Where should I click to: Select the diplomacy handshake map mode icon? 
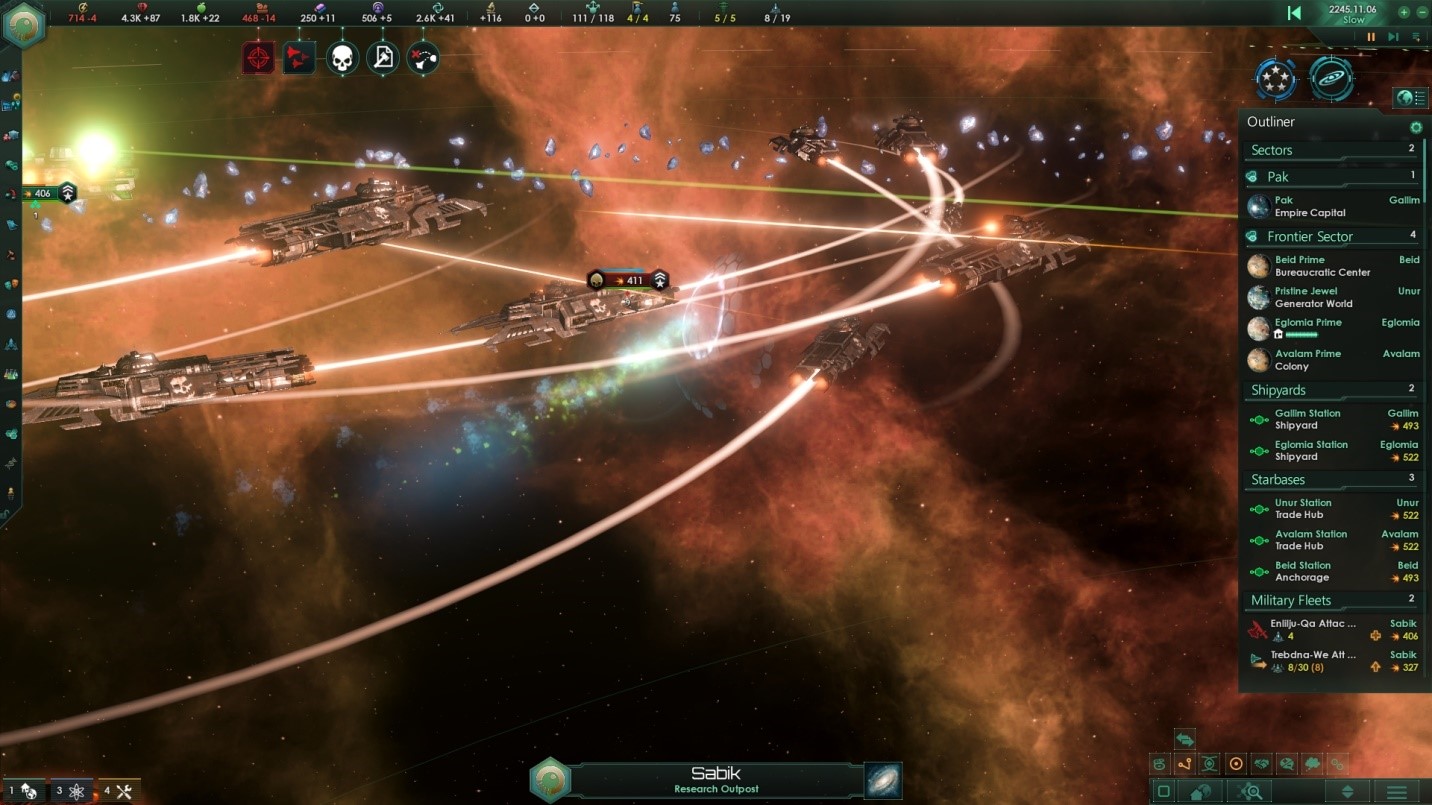click(1262, 763)
